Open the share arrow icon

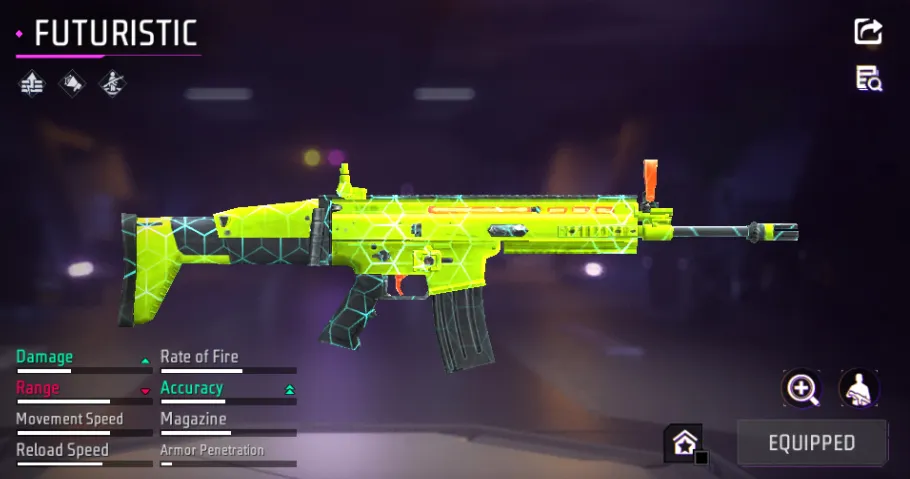tap(868, 31)
